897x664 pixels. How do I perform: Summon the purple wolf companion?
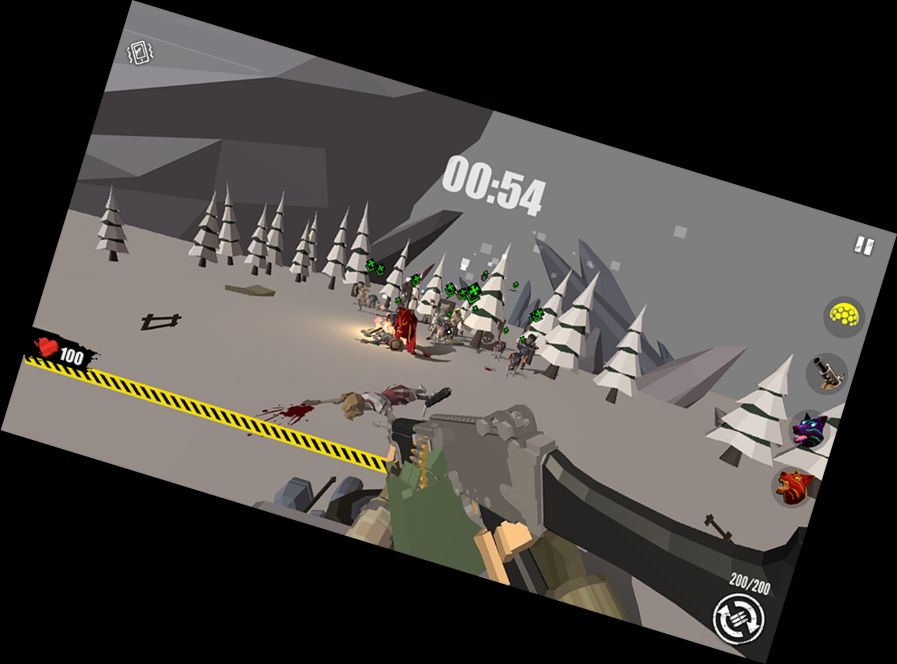(x=809, y=430)
